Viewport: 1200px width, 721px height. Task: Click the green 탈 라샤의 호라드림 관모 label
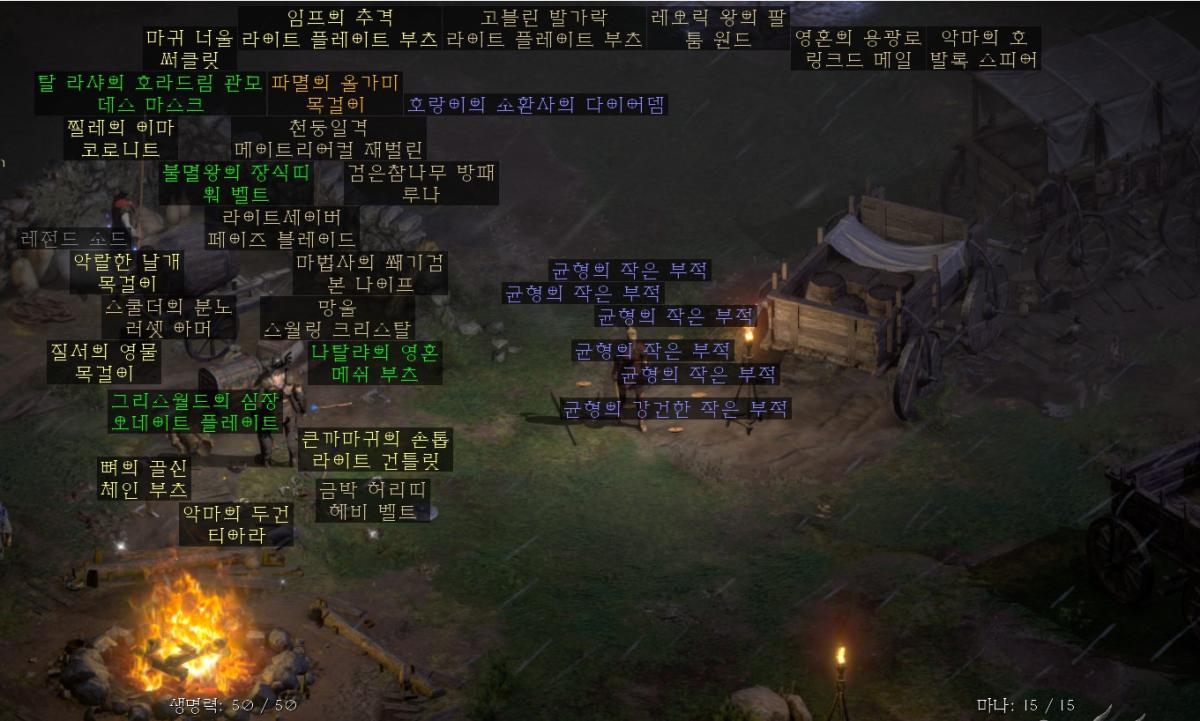click(151, 93)
